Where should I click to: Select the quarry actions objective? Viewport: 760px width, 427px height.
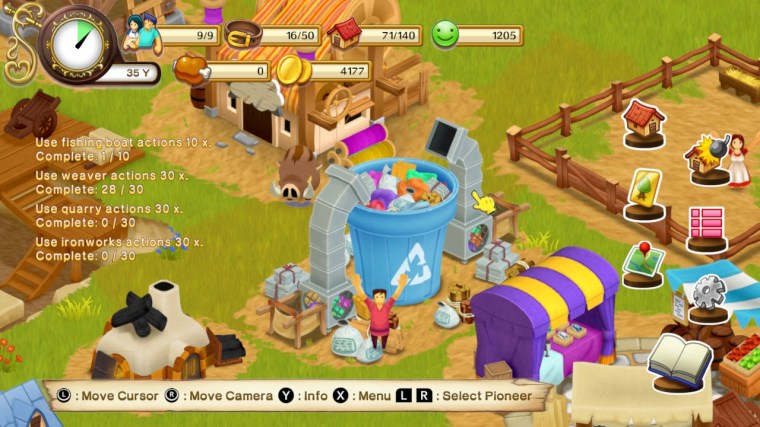[x=112, y=215]
